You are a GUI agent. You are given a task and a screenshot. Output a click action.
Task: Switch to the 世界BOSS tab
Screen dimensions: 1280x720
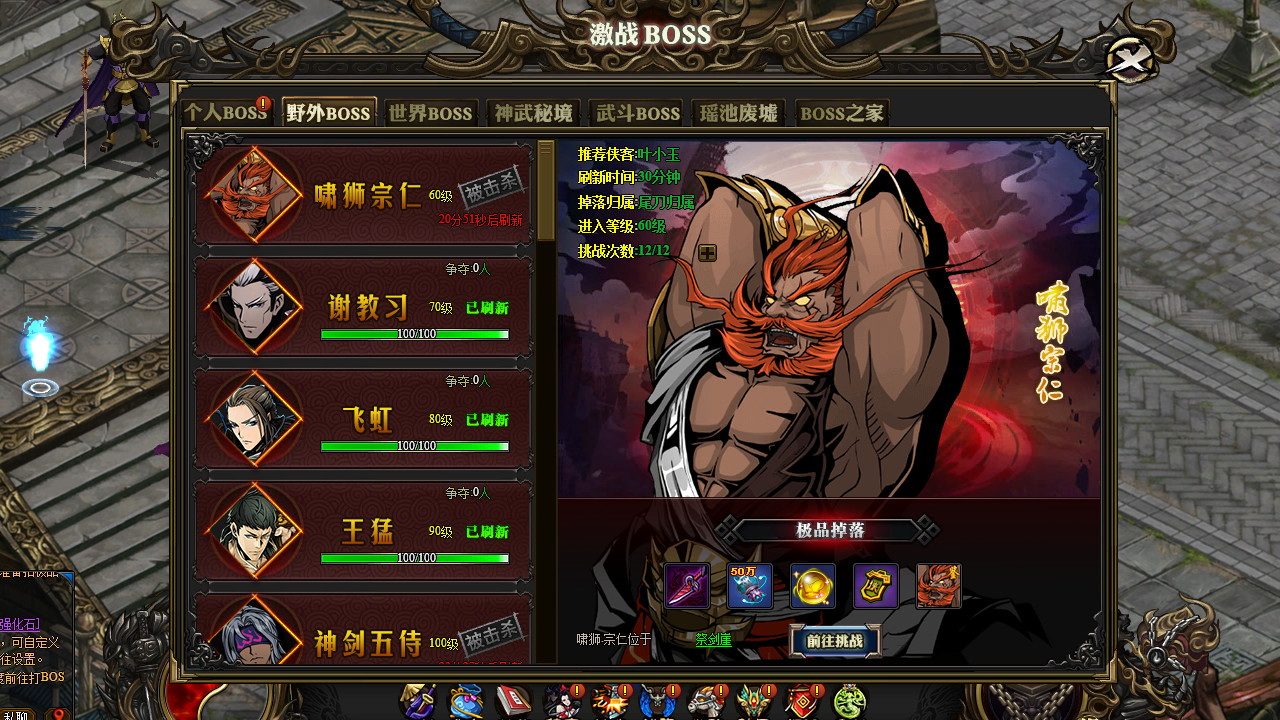tap(431, 113)
